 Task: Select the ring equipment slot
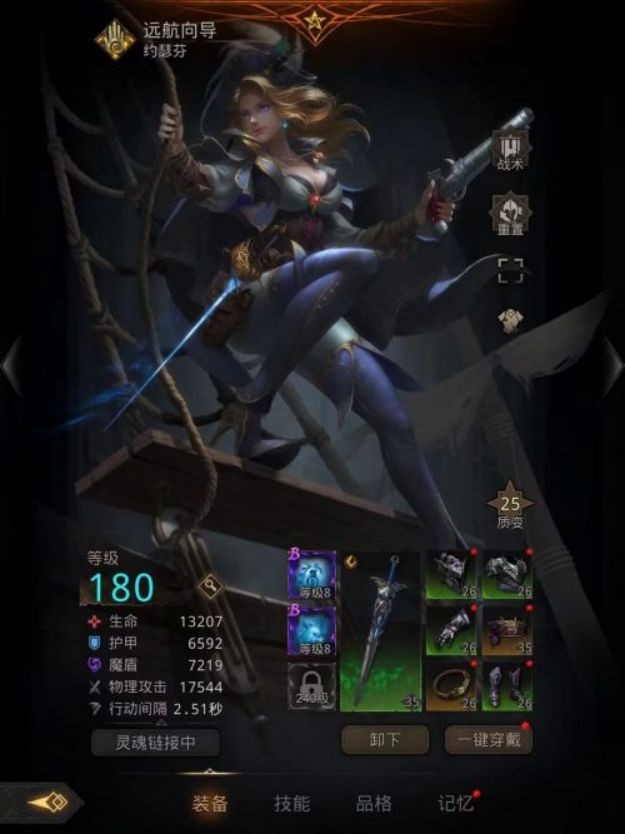[x=451, y=685]
